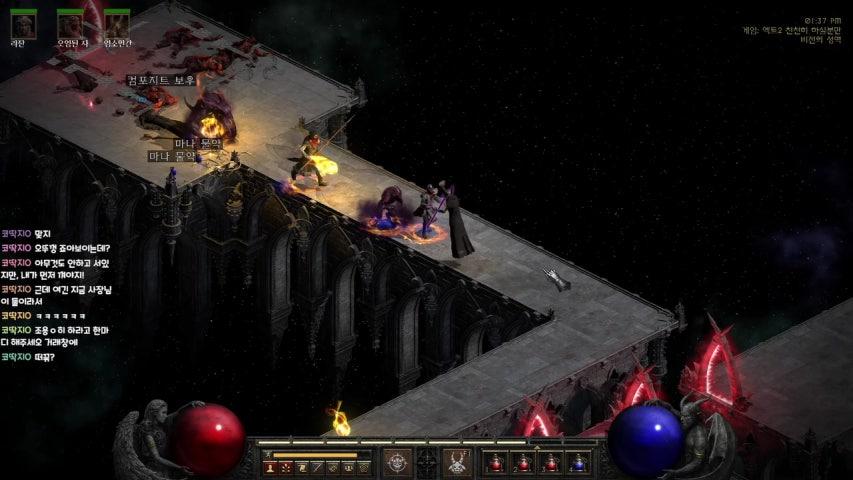
Task: Pick up the 컴포지트 보우 item label
Action: [160, 80]
